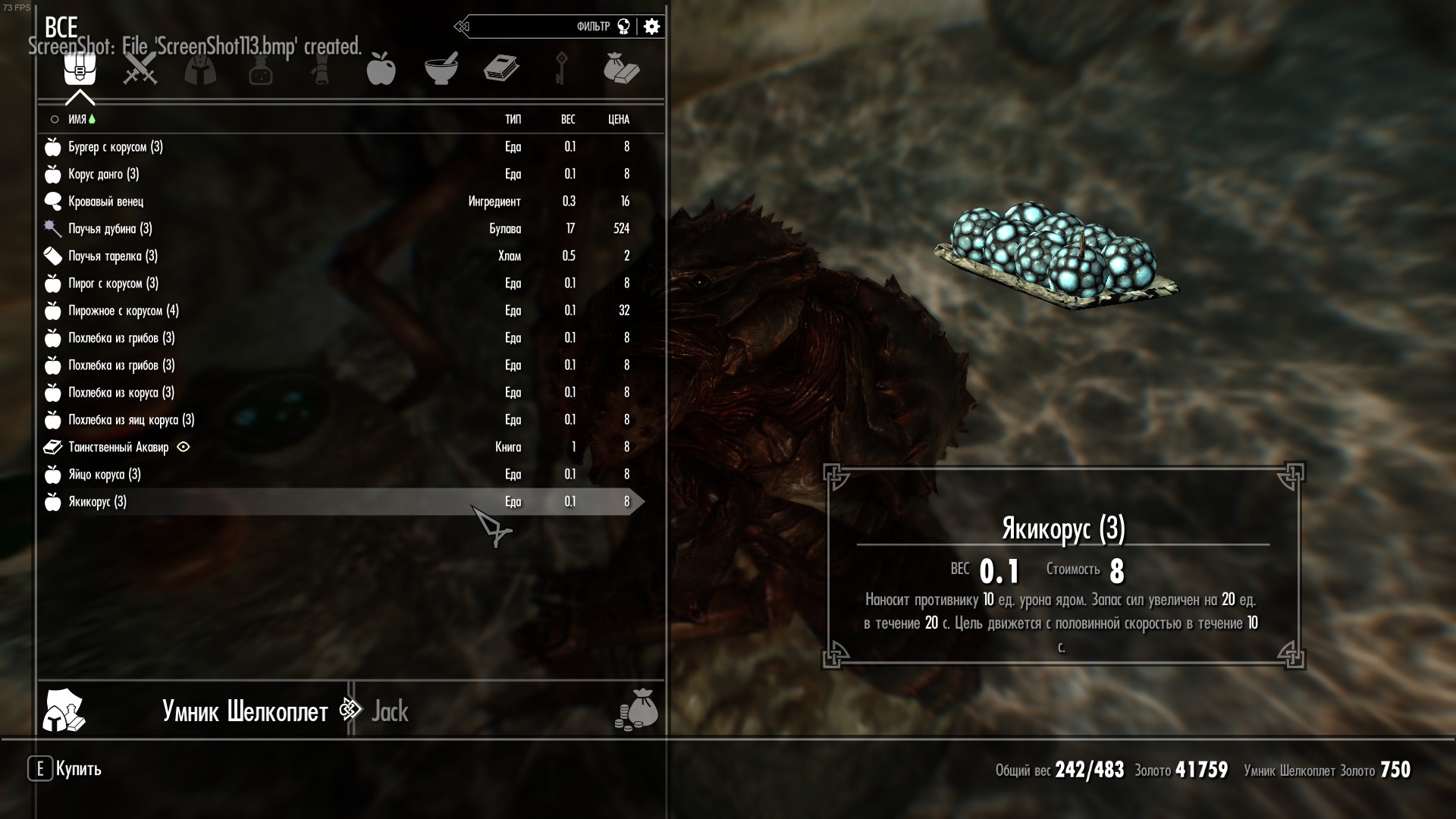Select the Яйцо коруса row
The image size is (1456, 819).
click(104, 475)
